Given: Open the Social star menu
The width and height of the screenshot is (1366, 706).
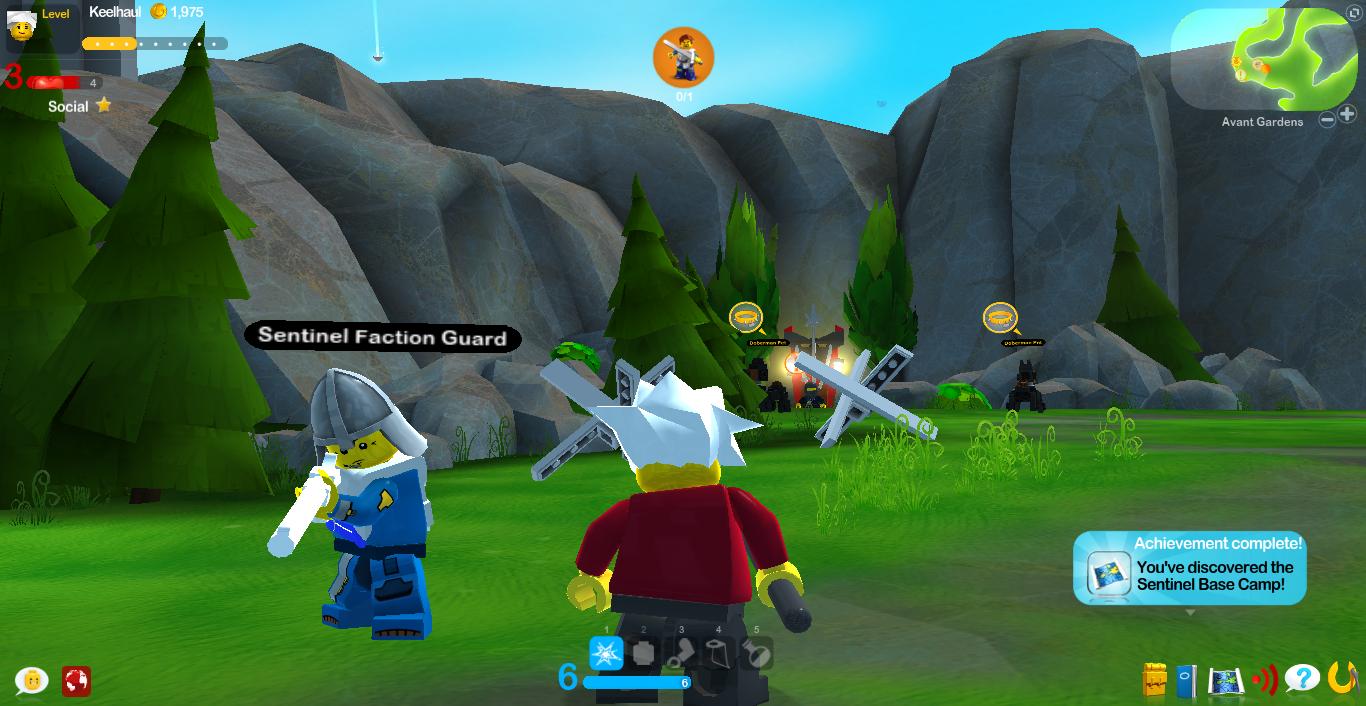Looking at the screenshot, I should pos(80,106).
